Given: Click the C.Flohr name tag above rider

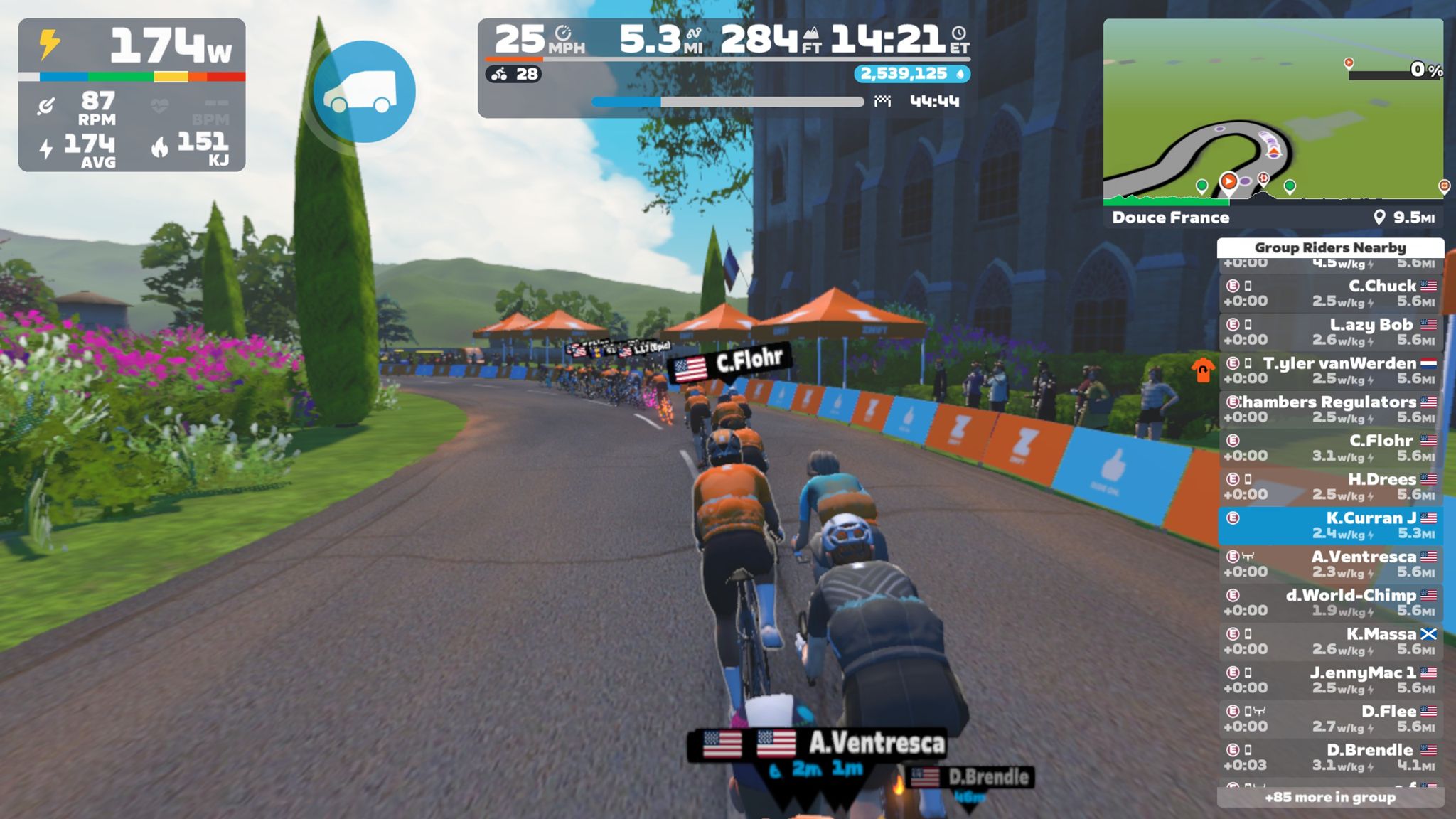Looking at the screenshot, I should [729, 363].
